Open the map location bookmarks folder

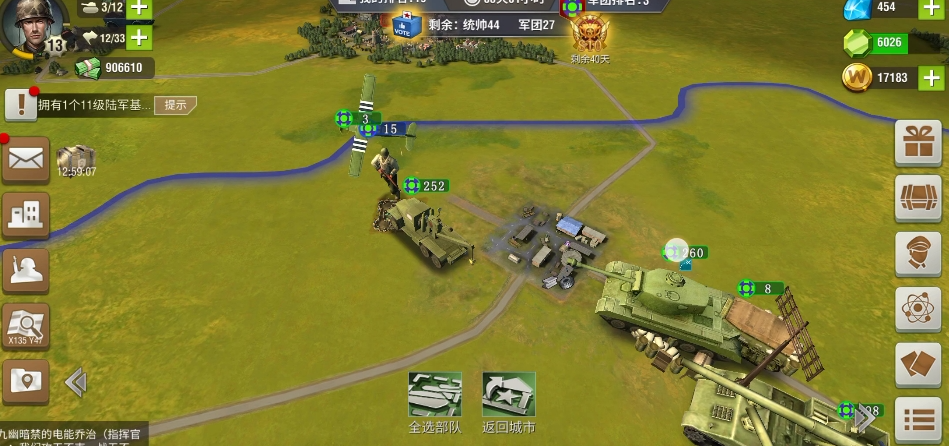(25, 380)
